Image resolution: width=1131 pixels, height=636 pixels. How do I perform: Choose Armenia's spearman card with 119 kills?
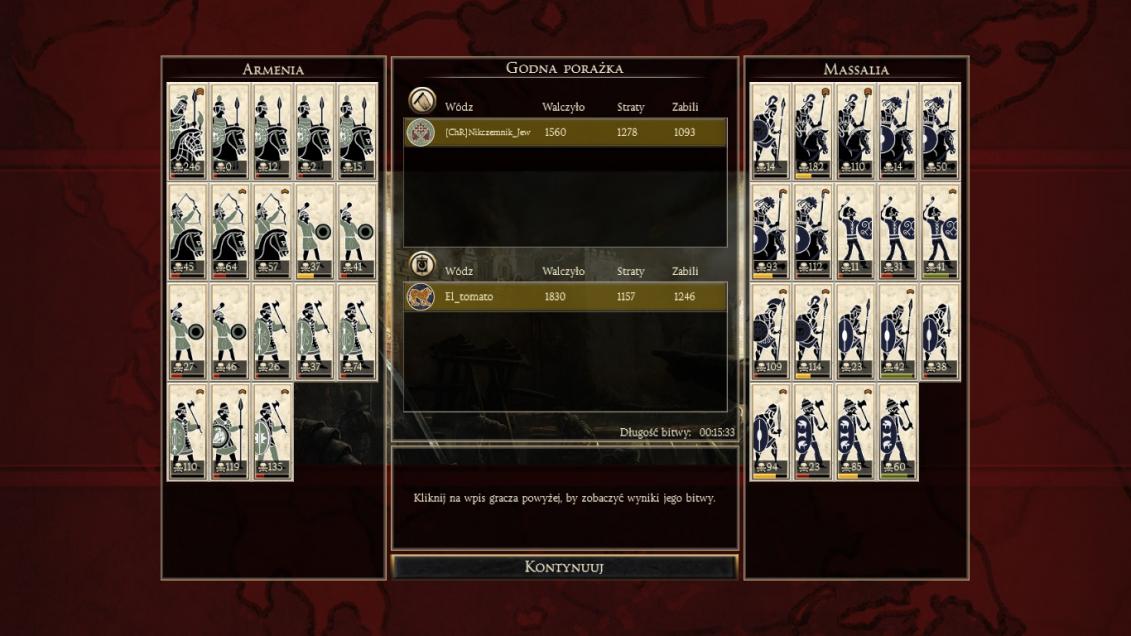[230, 431]
